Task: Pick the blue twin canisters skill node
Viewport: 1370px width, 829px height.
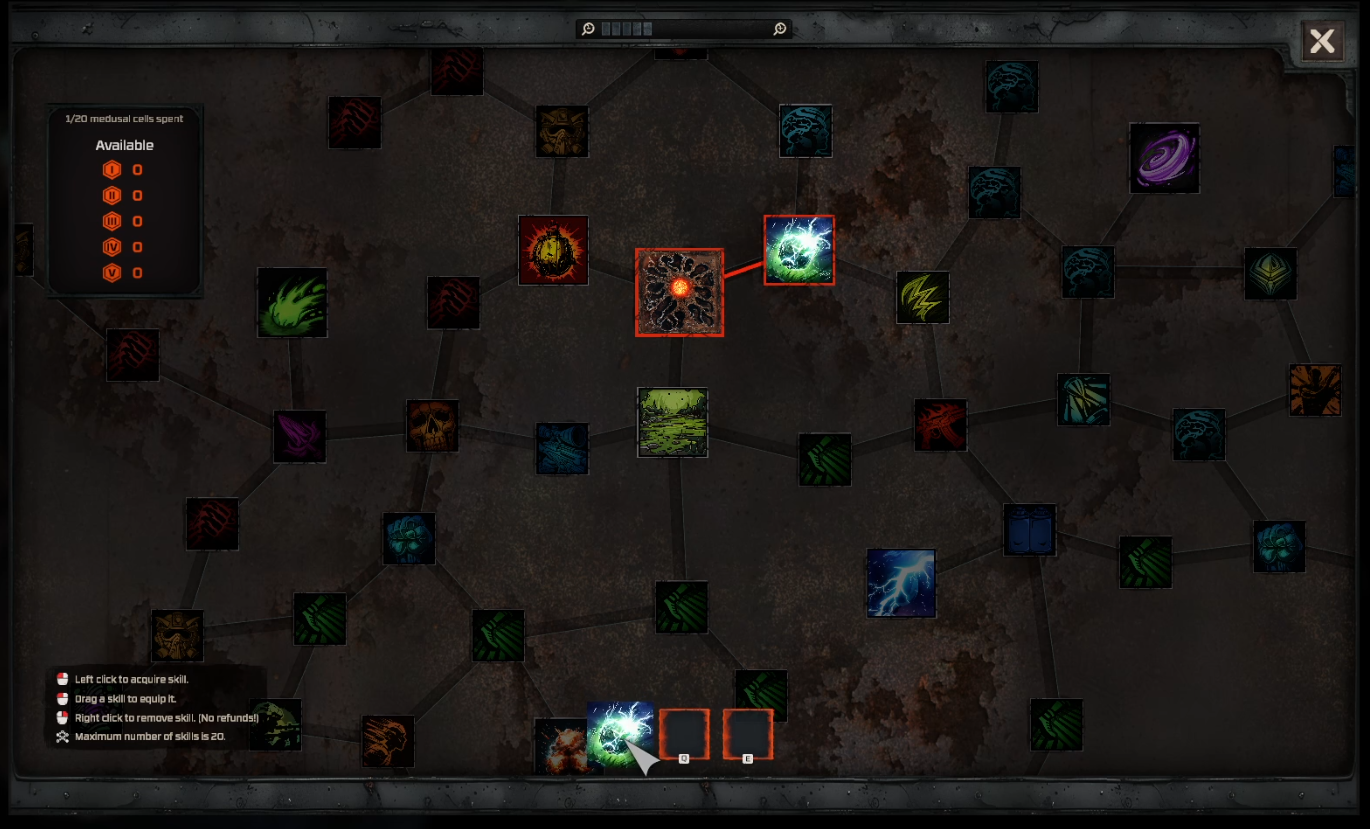Action: (x=1029, y=530)
